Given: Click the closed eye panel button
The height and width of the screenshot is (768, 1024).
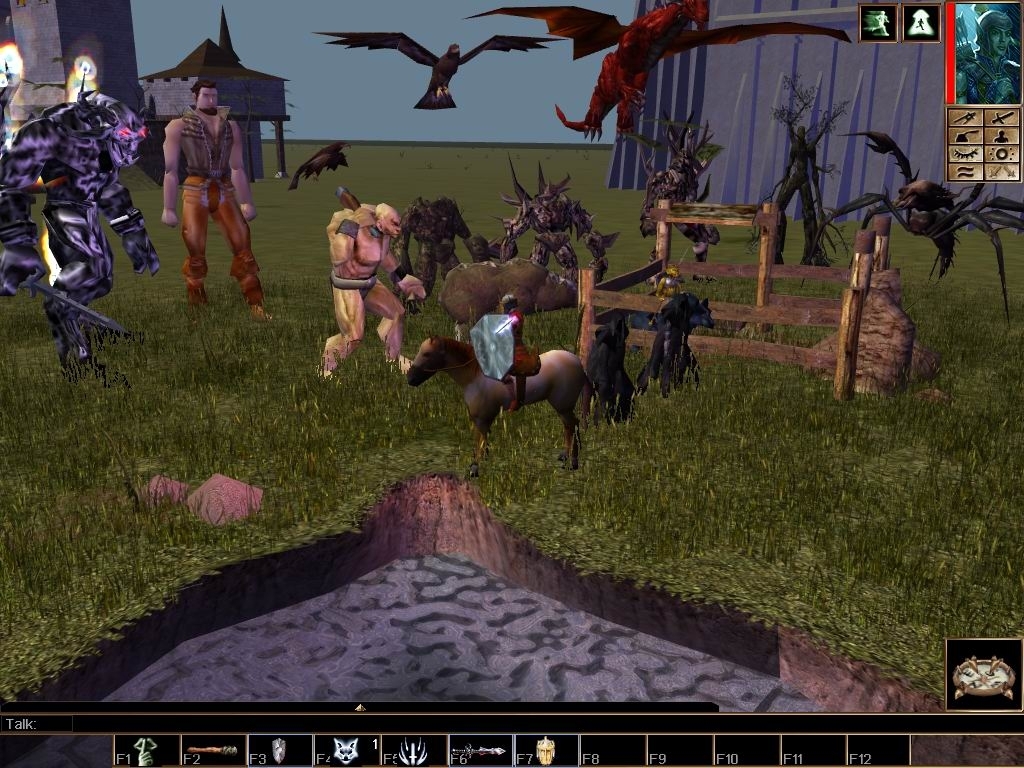Looking at the screenshot, I should tap(966, 154).
